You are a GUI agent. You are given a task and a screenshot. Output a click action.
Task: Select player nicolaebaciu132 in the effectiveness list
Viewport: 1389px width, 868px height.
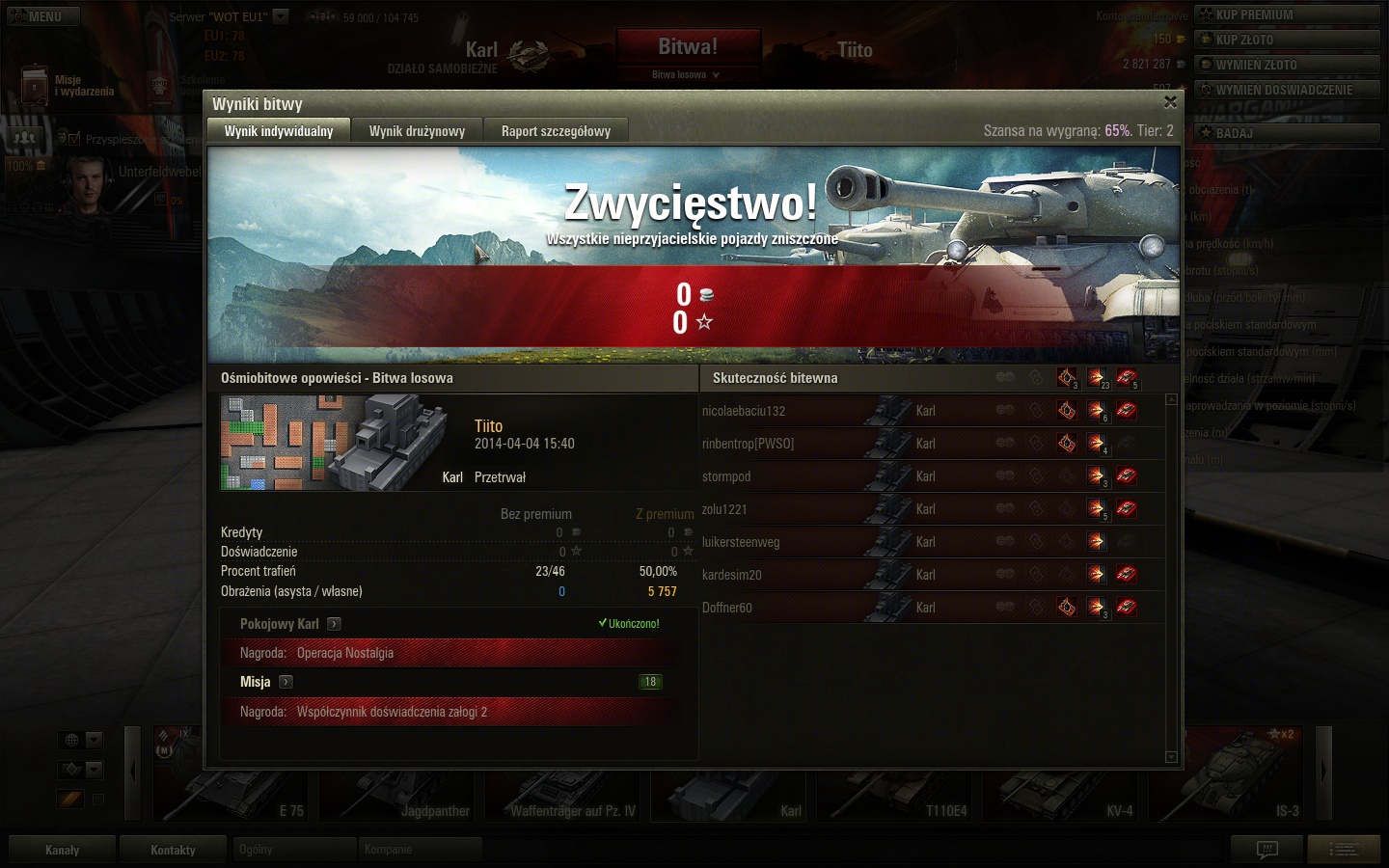[744, 411]
